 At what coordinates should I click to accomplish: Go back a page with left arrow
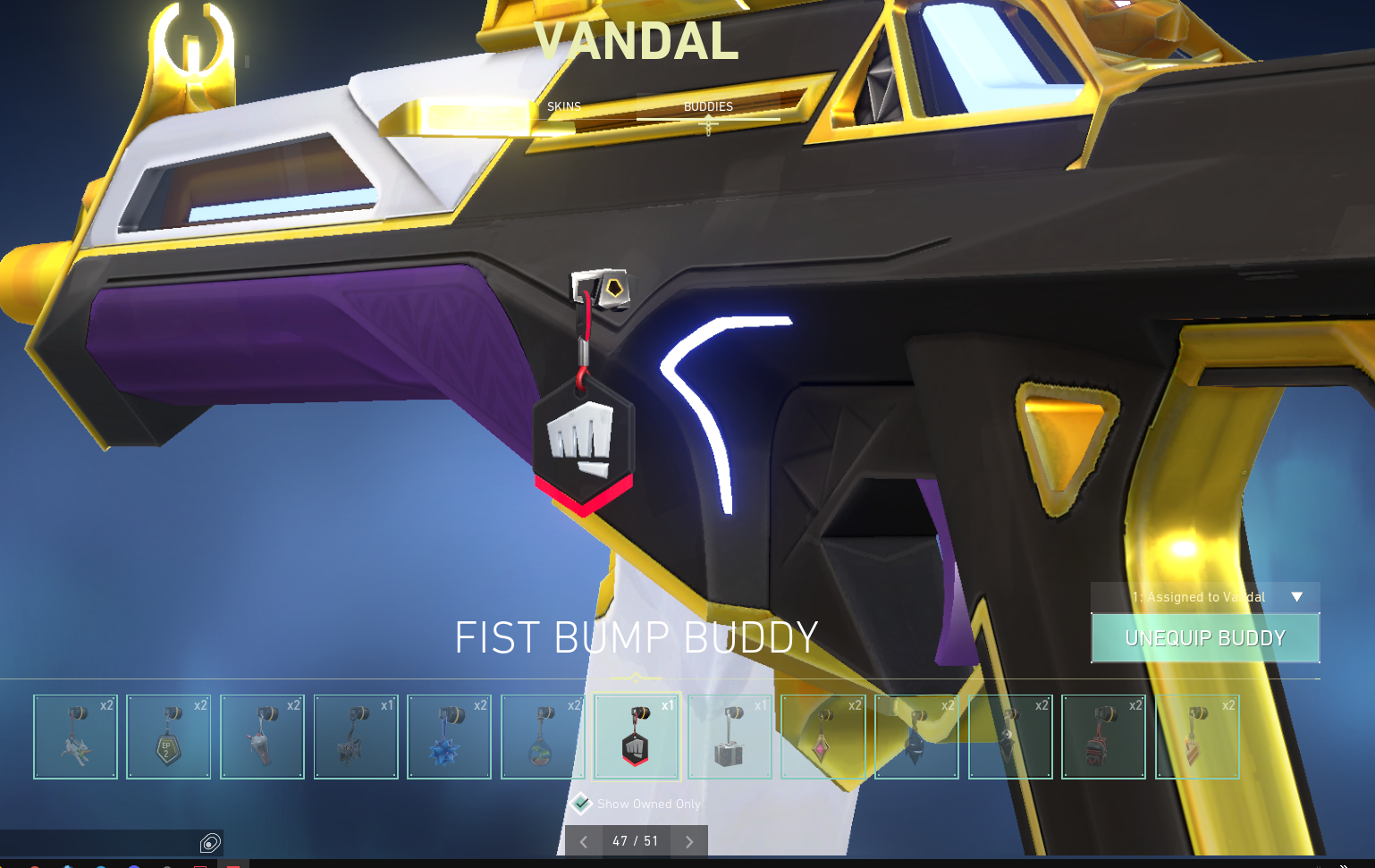584,841
